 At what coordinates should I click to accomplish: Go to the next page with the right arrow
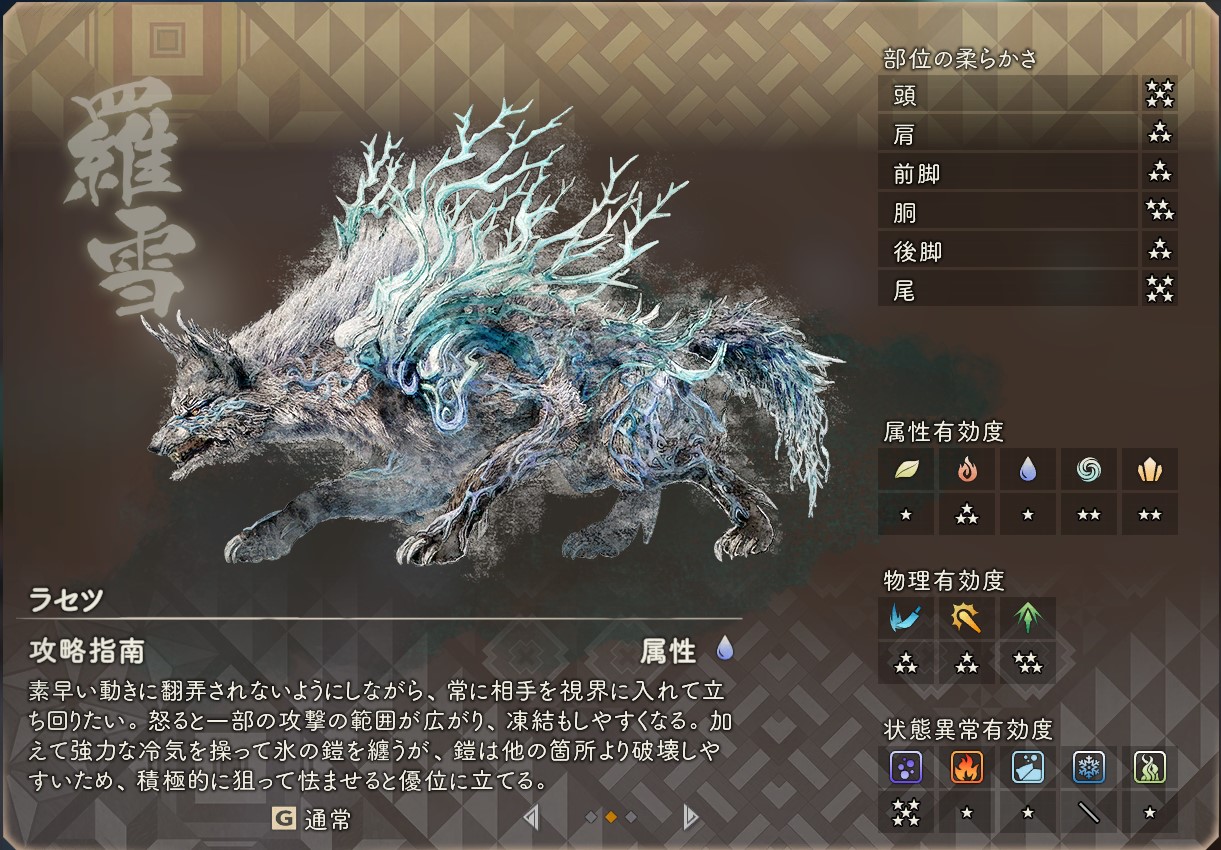click(x=690, y=818)
